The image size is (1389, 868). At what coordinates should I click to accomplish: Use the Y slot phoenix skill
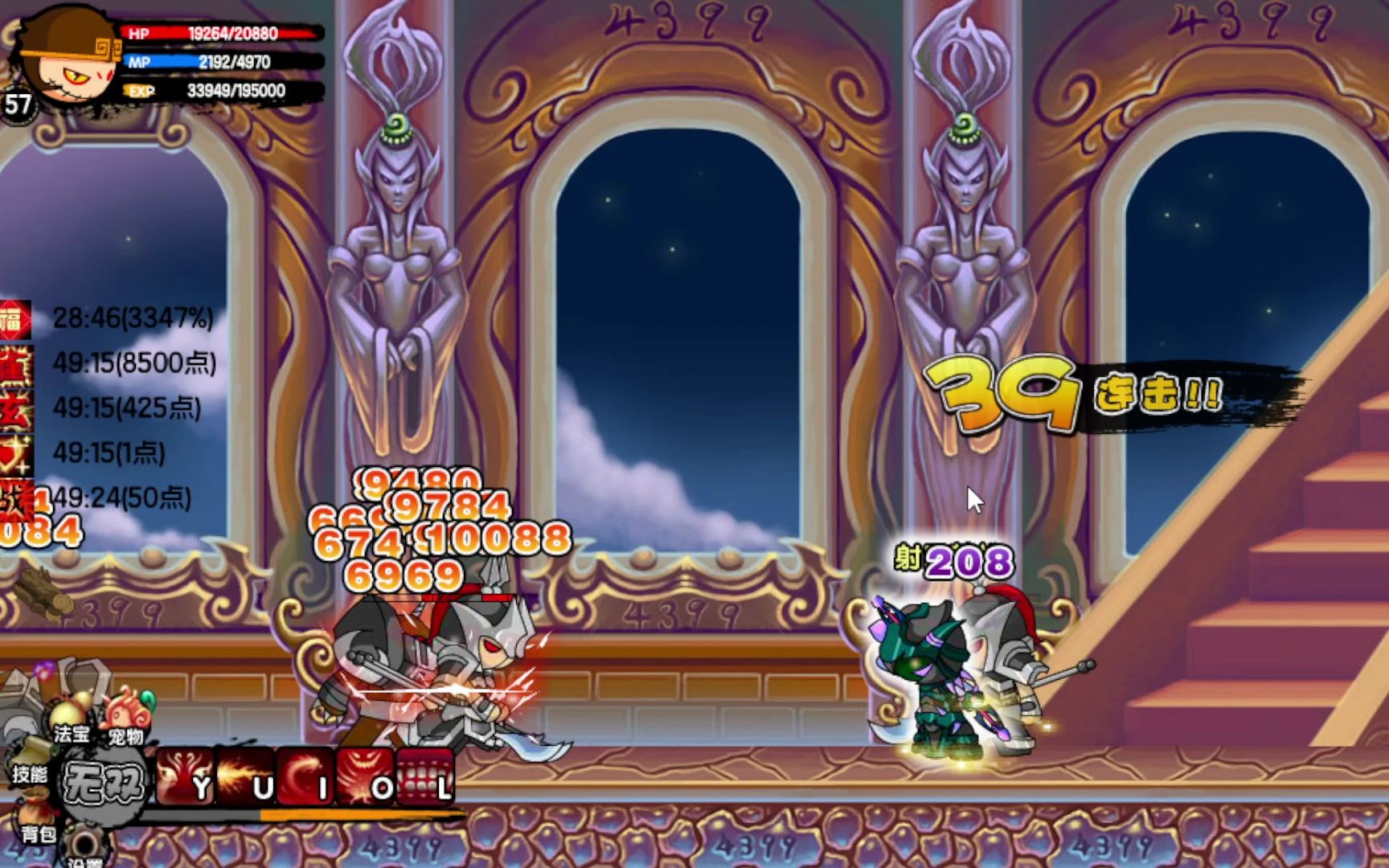pyautogui.click(x=185, y=776)
